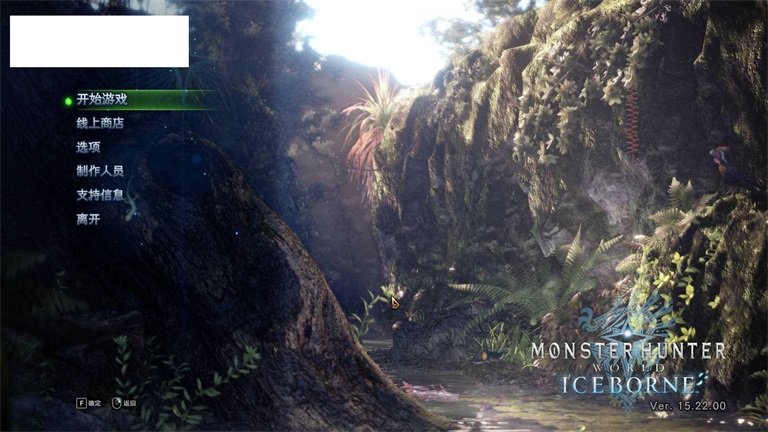Open 支持信息 support information
This screenshot has width=768, height=432.
tap(100, 194)
